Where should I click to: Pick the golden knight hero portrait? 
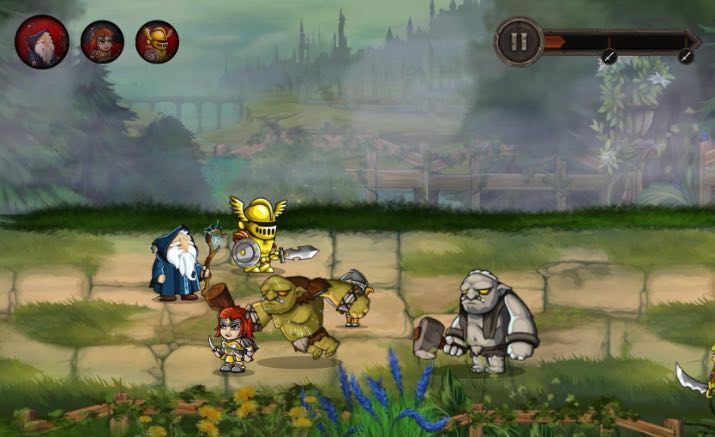pyautogui.click(x=157, y=42)
